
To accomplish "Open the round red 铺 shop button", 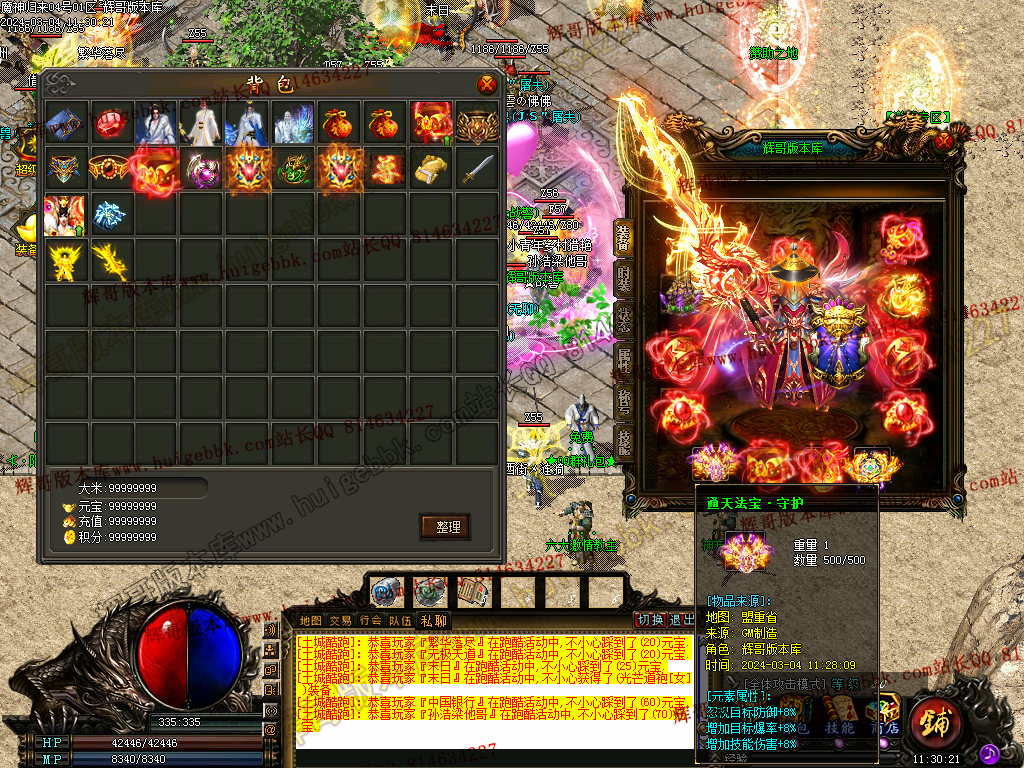I will pyautogui.click(x=934, y=719).
